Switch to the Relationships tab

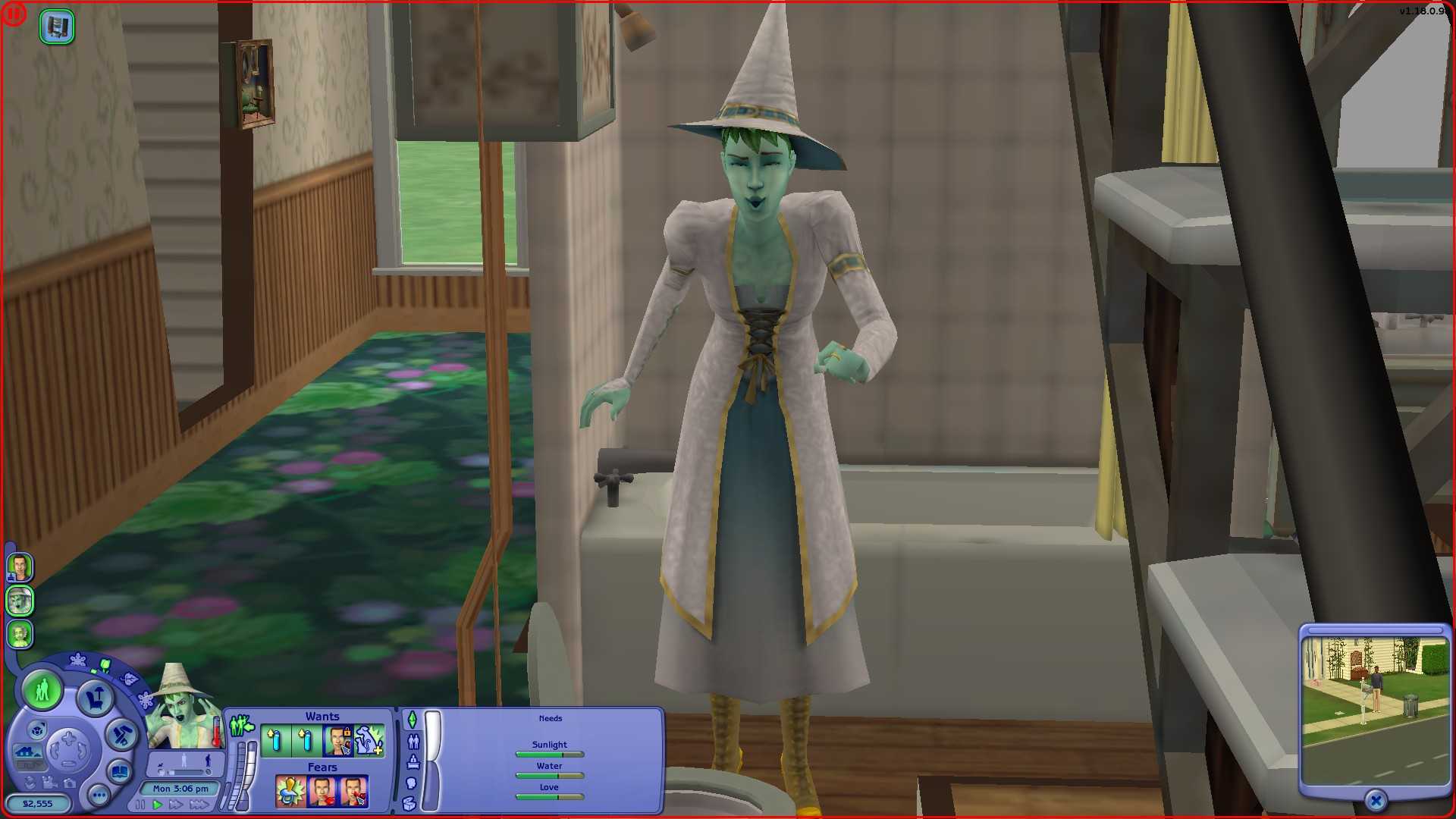point(412,741)
